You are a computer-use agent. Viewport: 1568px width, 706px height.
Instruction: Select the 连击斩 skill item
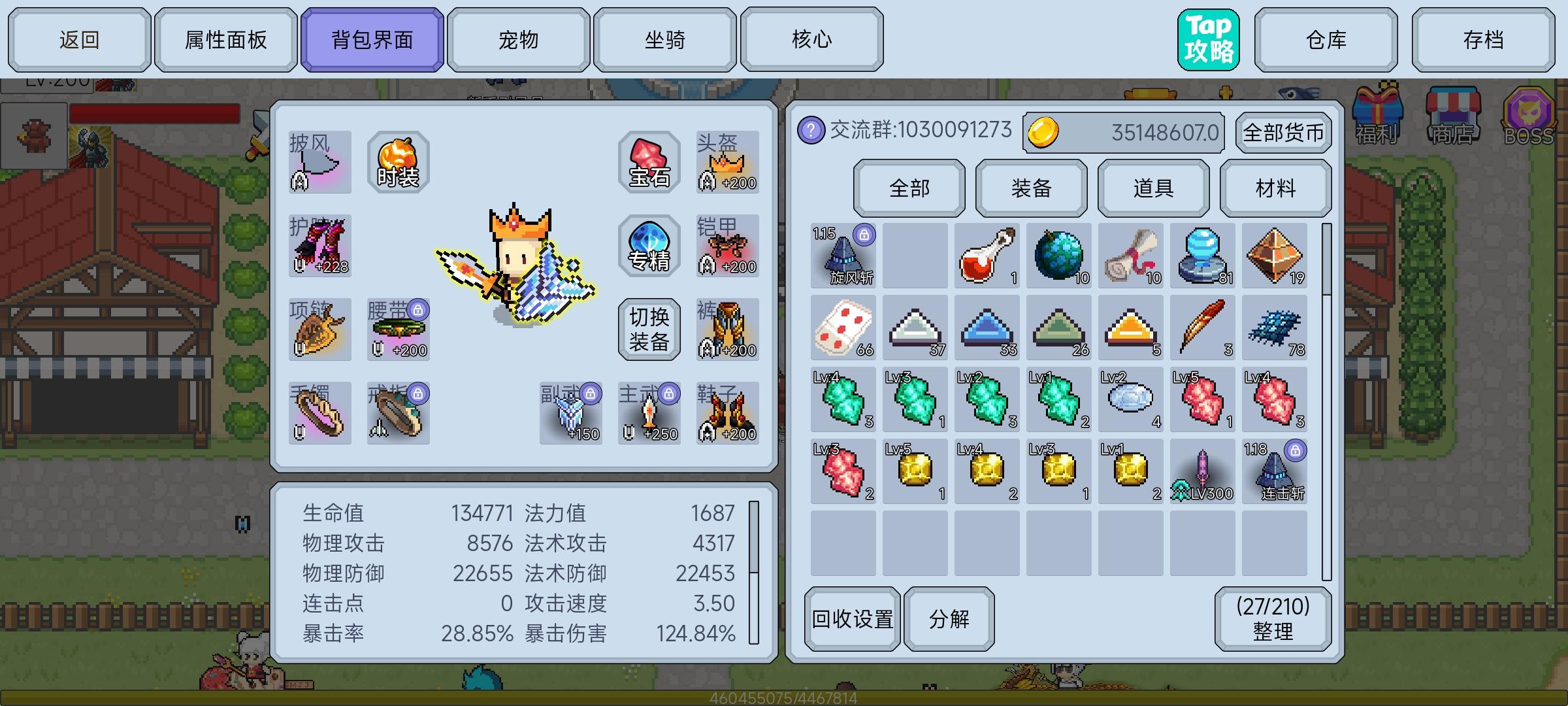(x=1274, y=471)
